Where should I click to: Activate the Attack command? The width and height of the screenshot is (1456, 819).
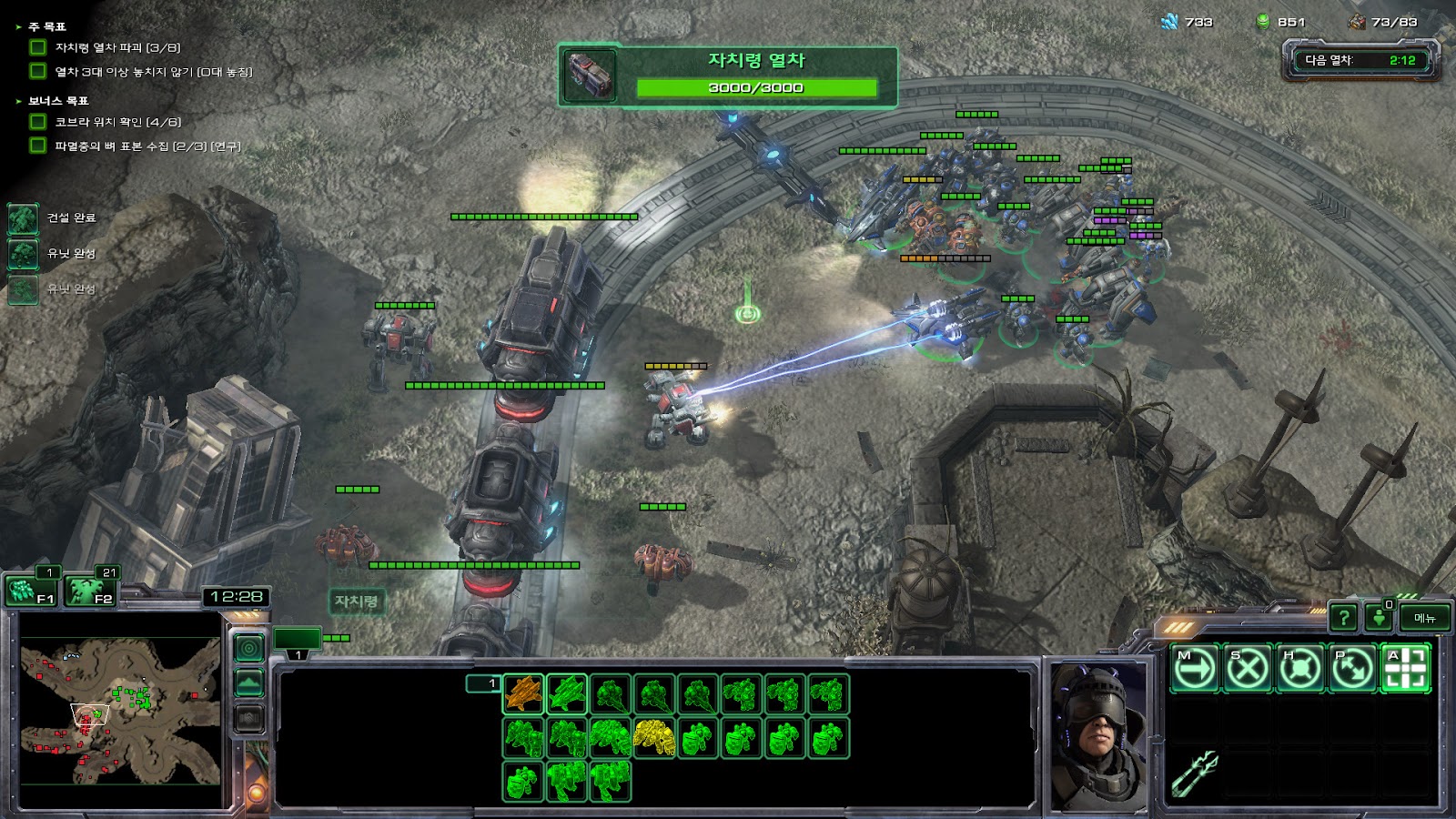1405,669
